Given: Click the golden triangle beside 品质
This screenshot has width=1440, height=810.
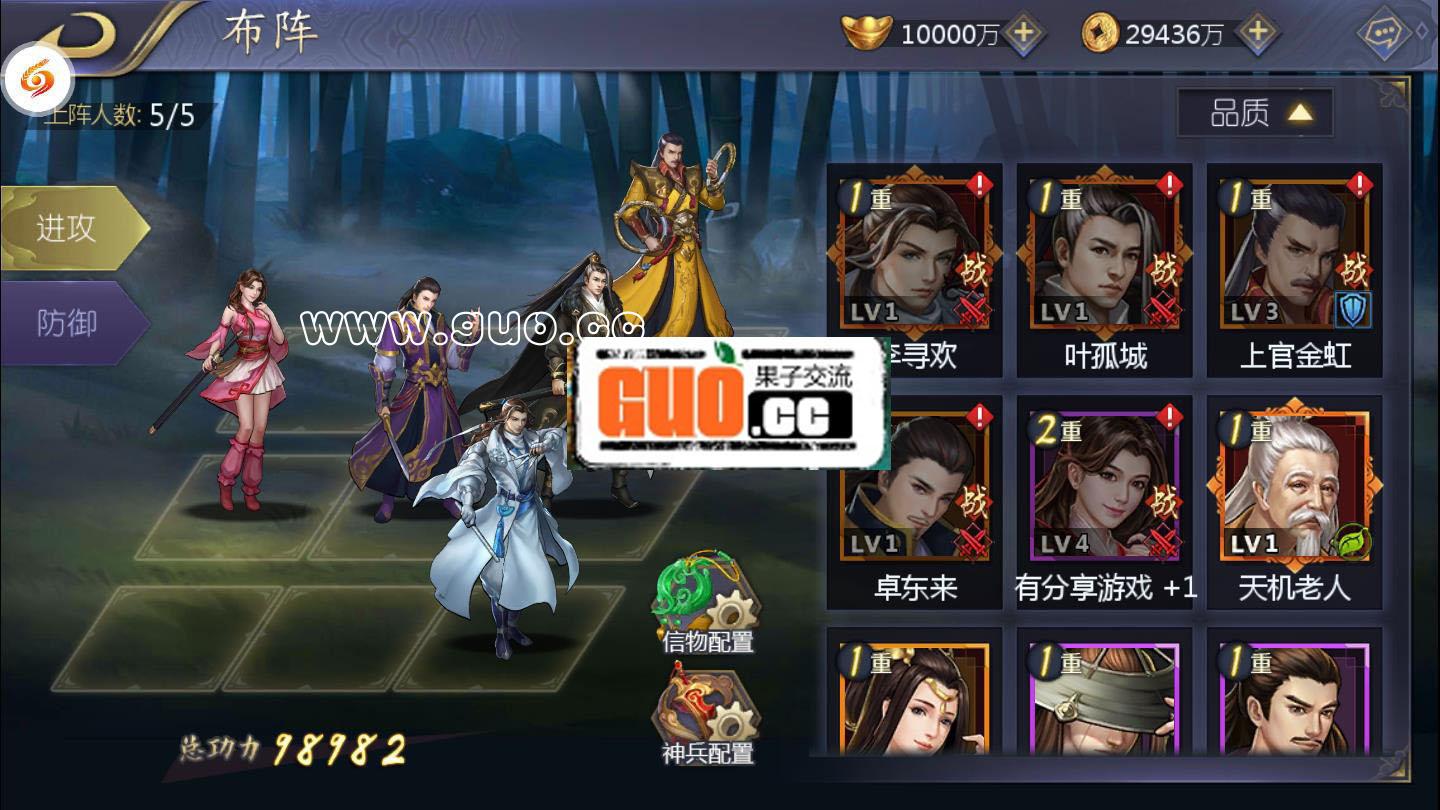Looking at the screenshot, I should tap(1297, 113).
